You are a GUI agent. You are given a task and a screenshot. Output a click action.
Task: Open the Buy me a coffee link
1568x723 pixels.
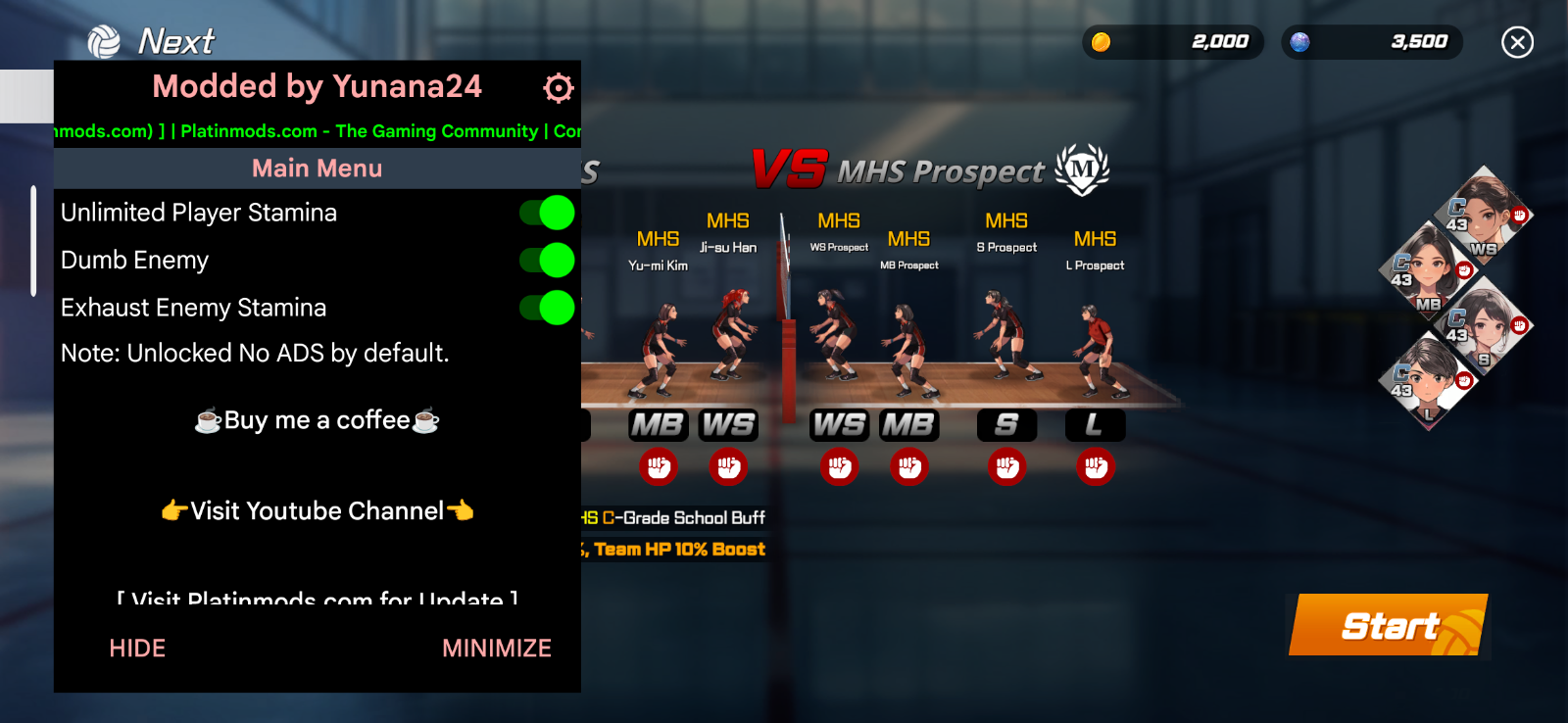click(x=317, y=420)
